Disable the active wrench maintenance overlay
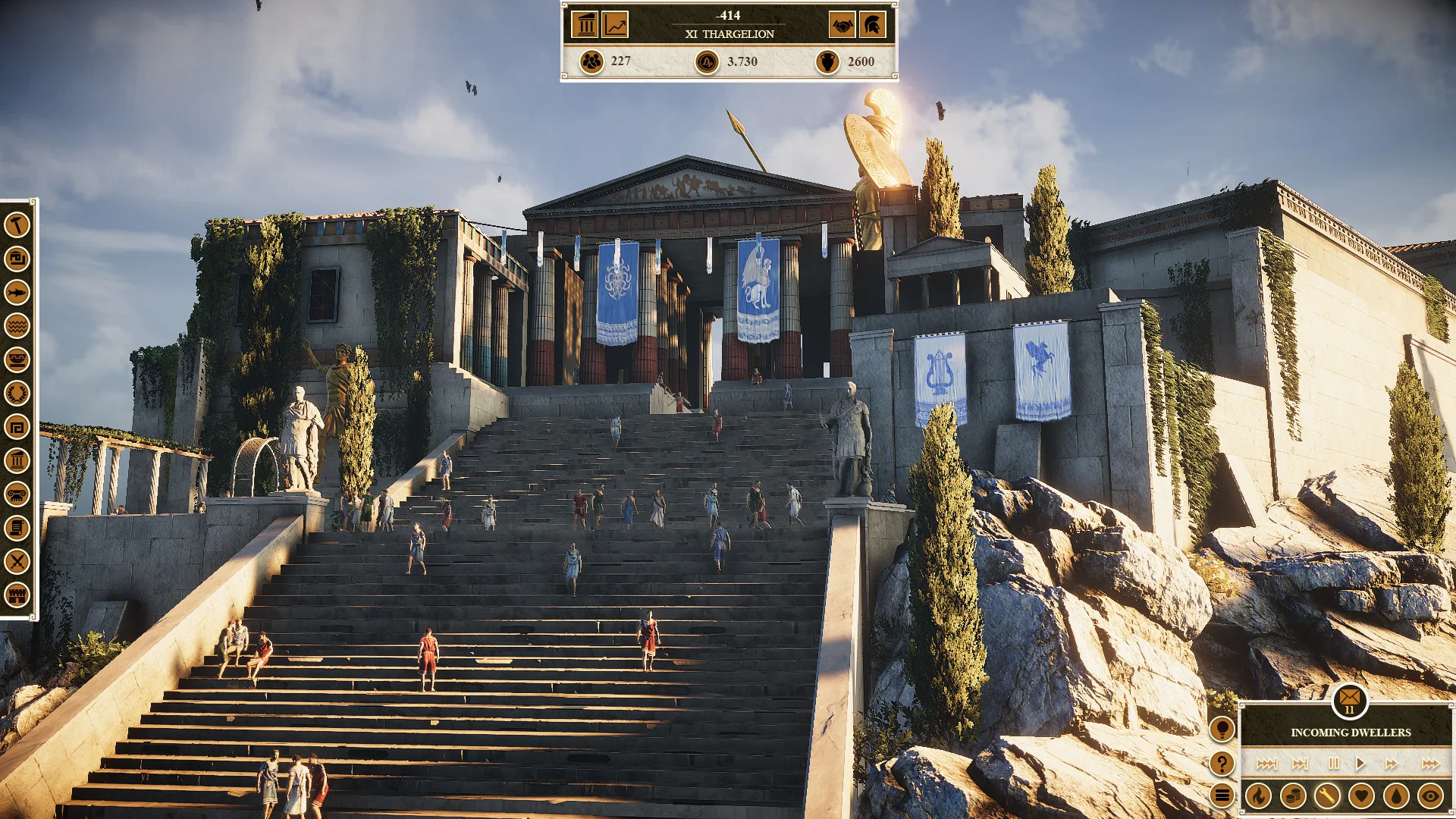 click(x=1328, y=796)
